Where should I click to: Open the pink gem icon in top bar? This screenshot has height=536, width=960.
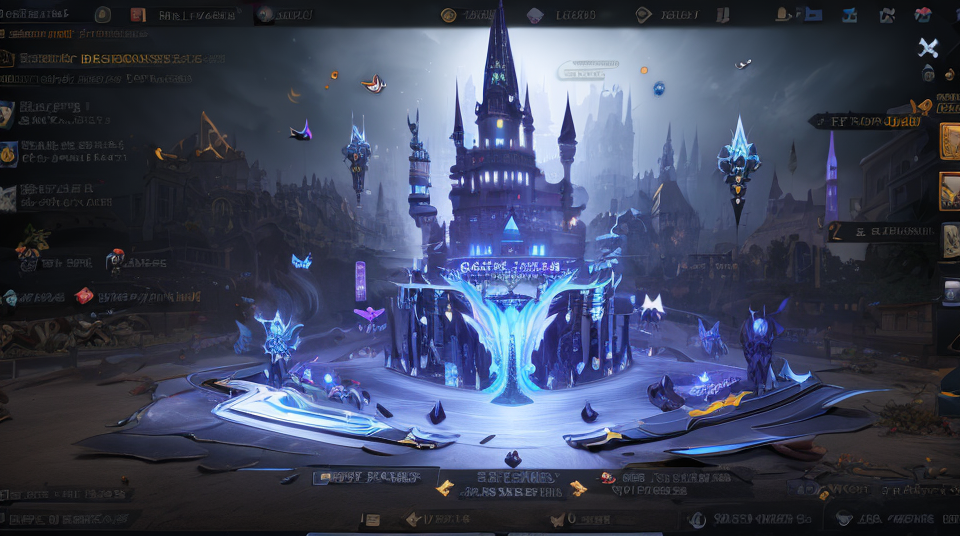pos(923,15)
